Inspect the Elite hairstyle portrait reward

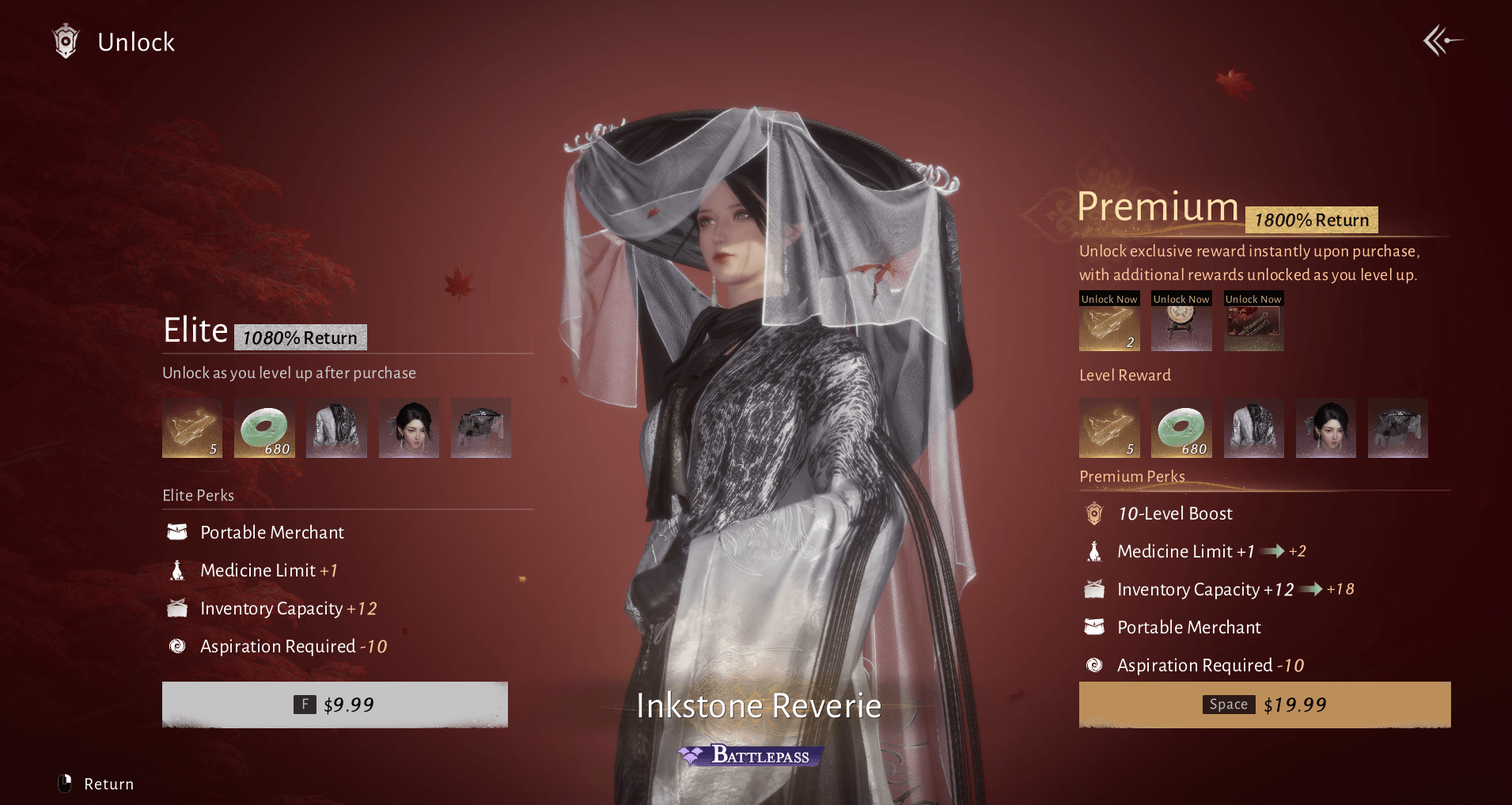click(x=408, y=428)
